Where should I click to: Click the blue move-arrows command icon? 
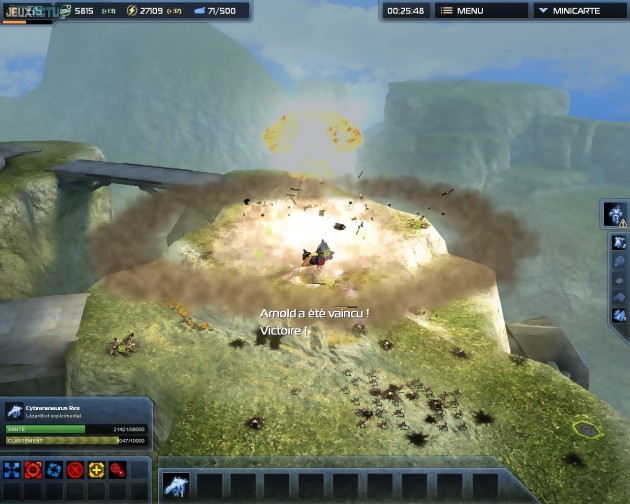tap(12, 470)
